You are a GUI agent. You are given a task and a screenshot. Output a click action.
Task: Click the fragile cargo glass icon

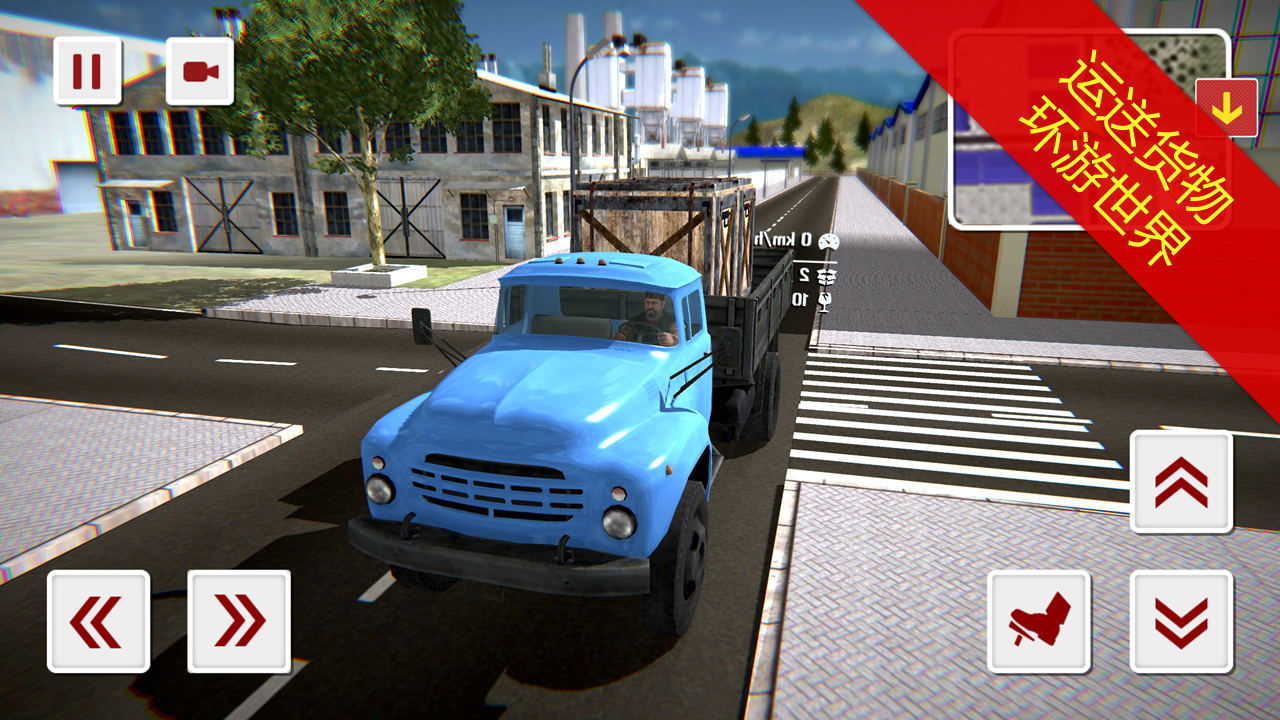[x=825, y=300]
